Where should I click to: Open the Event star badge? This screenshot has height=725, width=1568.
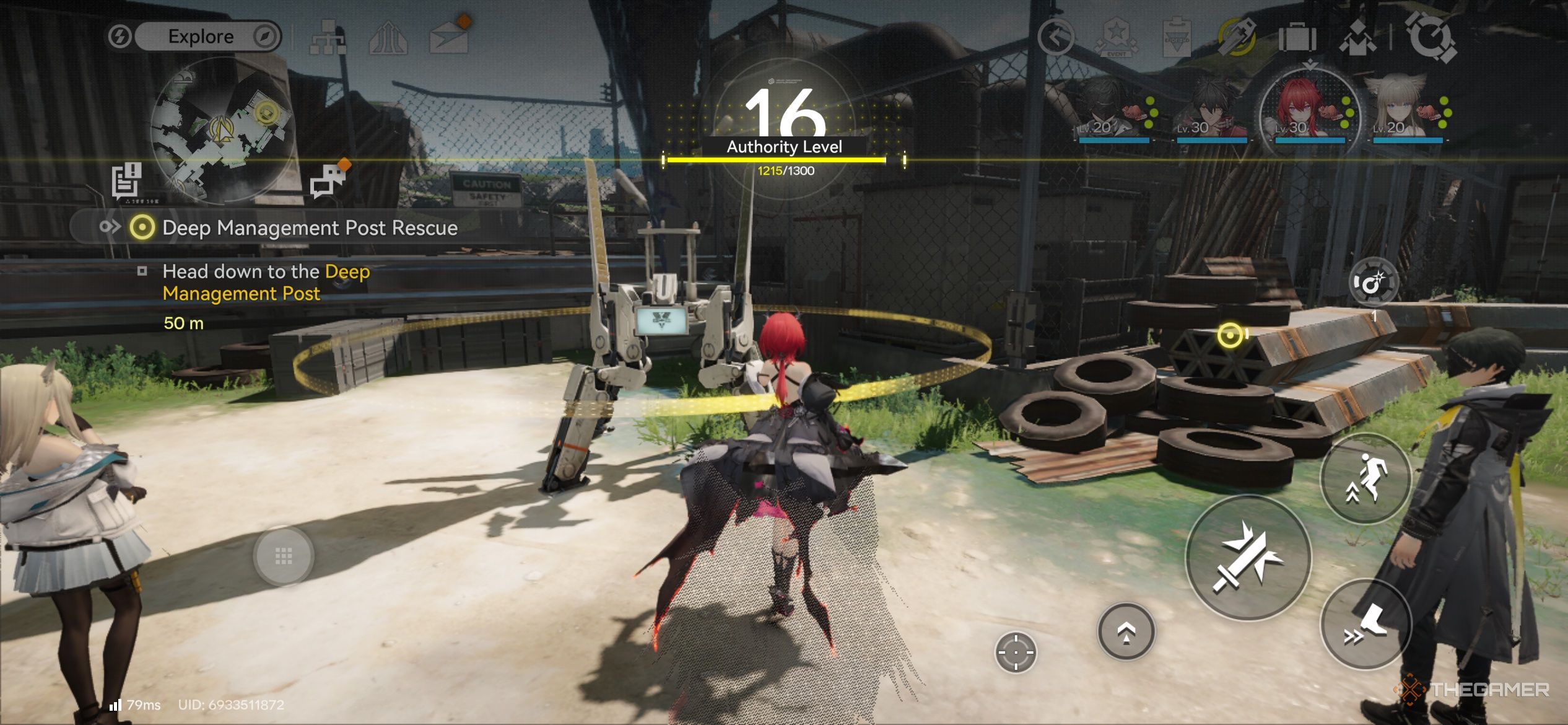tap(1116, 38)
